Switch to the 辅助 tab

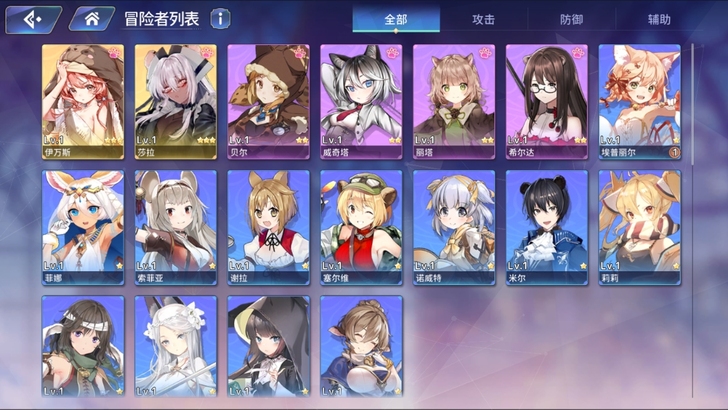pos(658,19)
